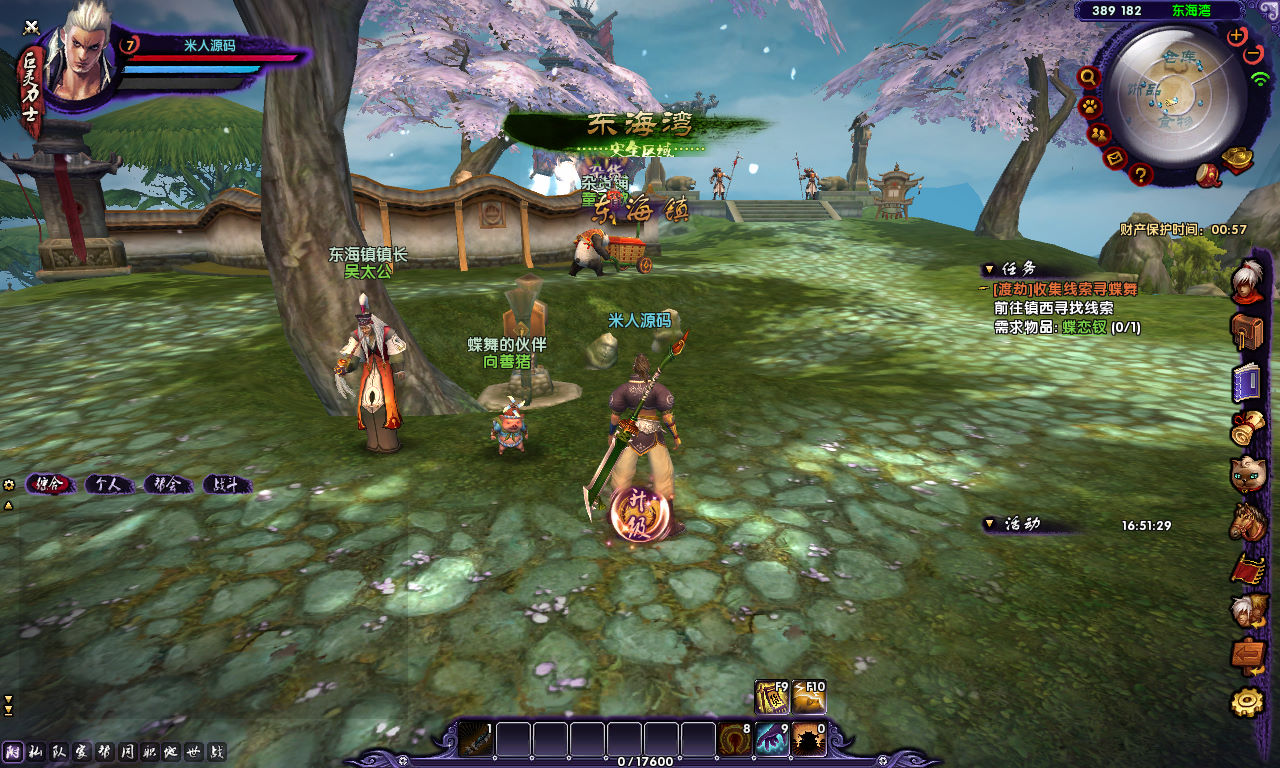
Task: Click the minimap zoom-in plus button
Action: pos(1237,35)
